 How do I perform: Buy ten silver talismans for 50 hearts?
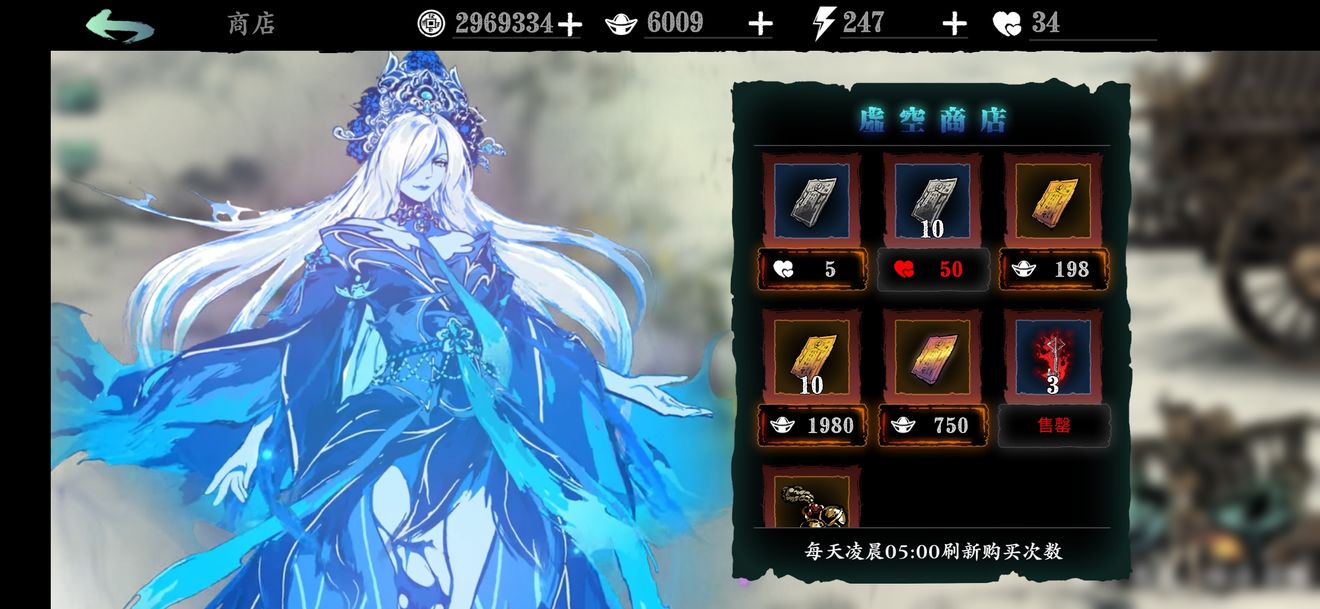pyautogui.click(x=932, y=269)
